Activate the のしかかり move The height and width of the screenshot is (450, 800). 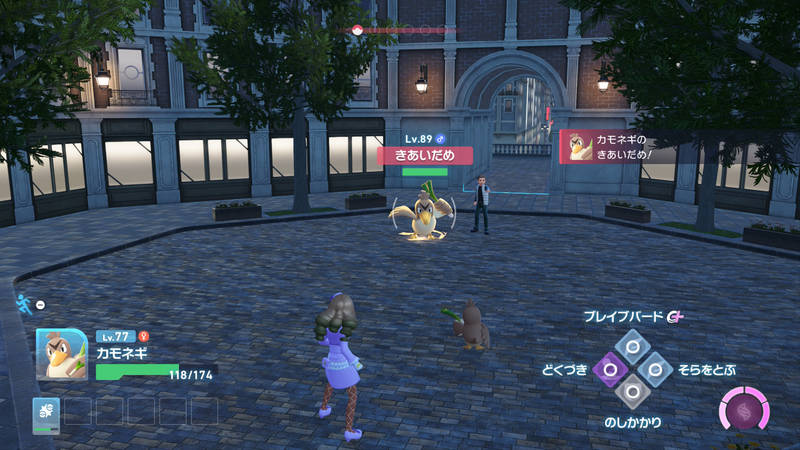[x=631, y=392]
